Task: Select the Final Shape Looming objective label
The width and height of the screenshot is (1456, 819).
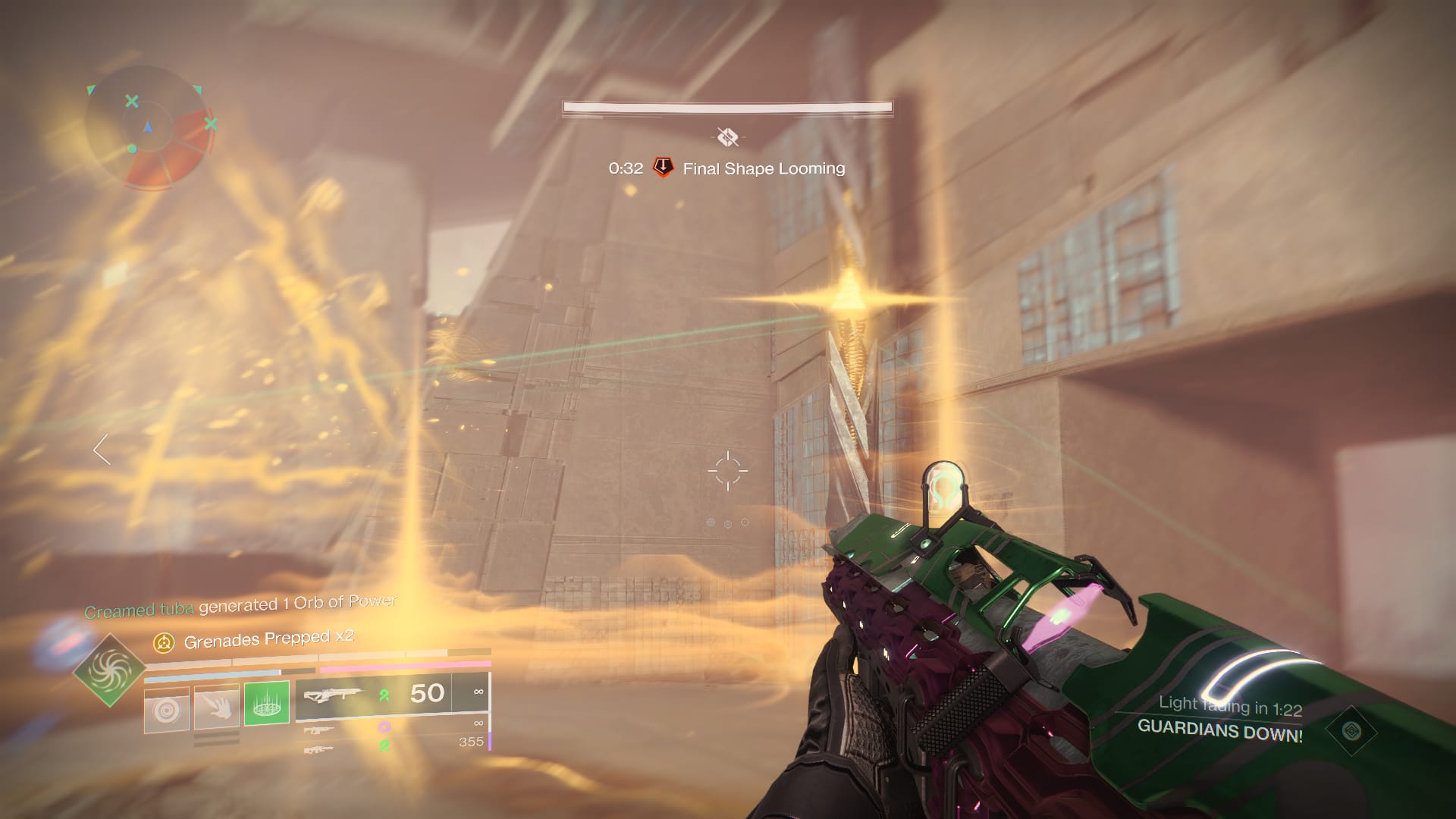Action: point(764,169)
